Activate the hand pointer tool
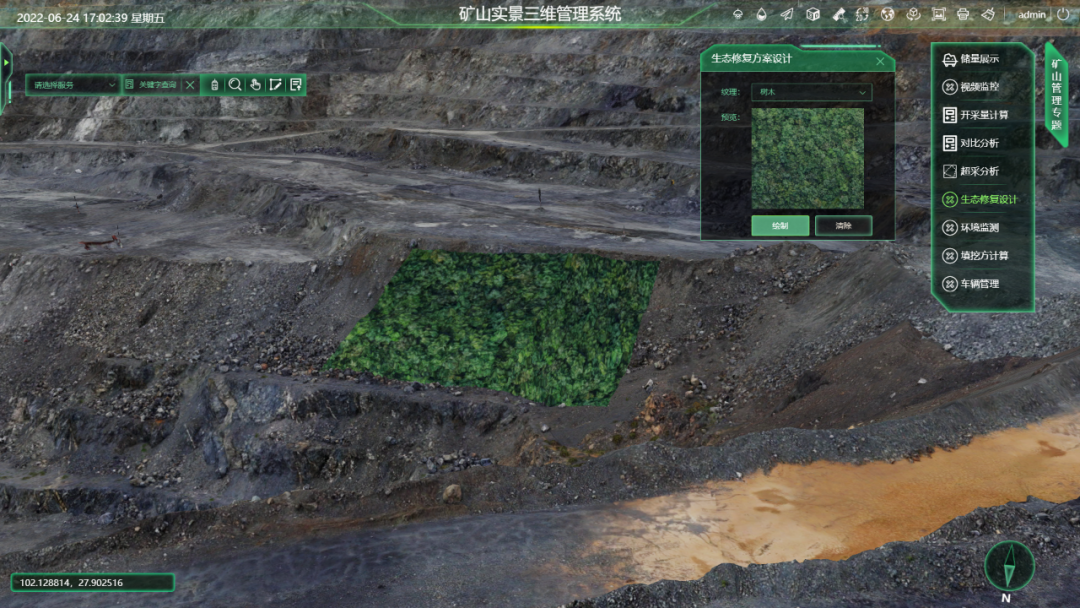This screenshot has height=608, width=1080. (x=255, y=85)
